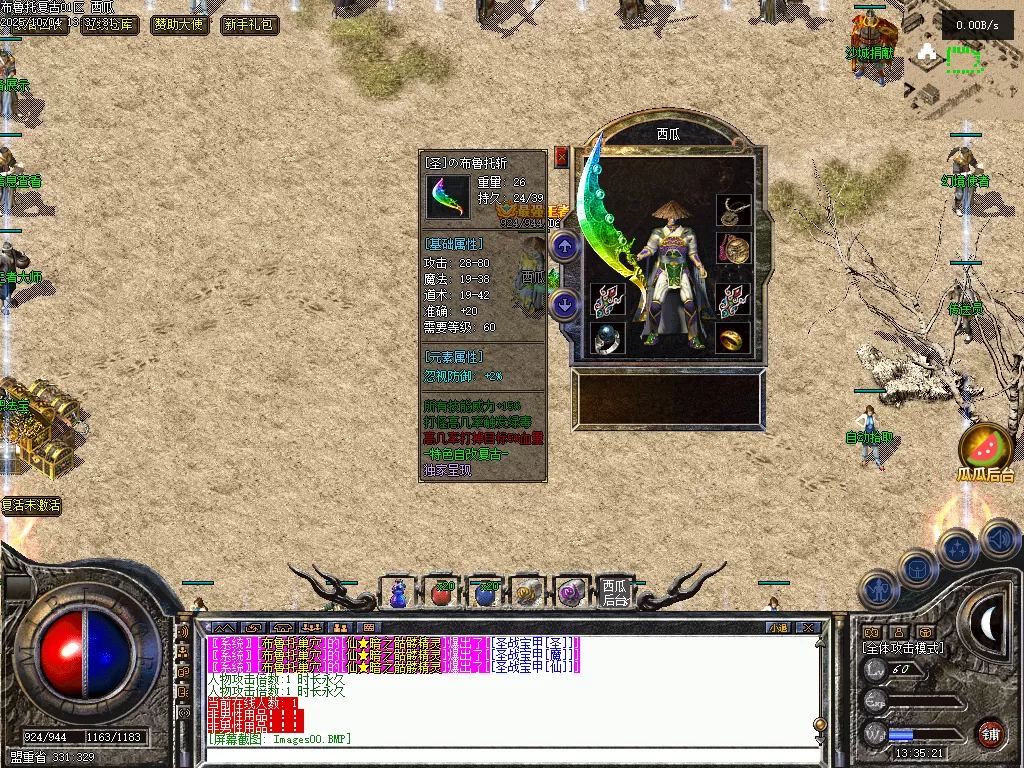Close the chat window with X
This screenshot has width=1024, height=768.
pos(809,628)
